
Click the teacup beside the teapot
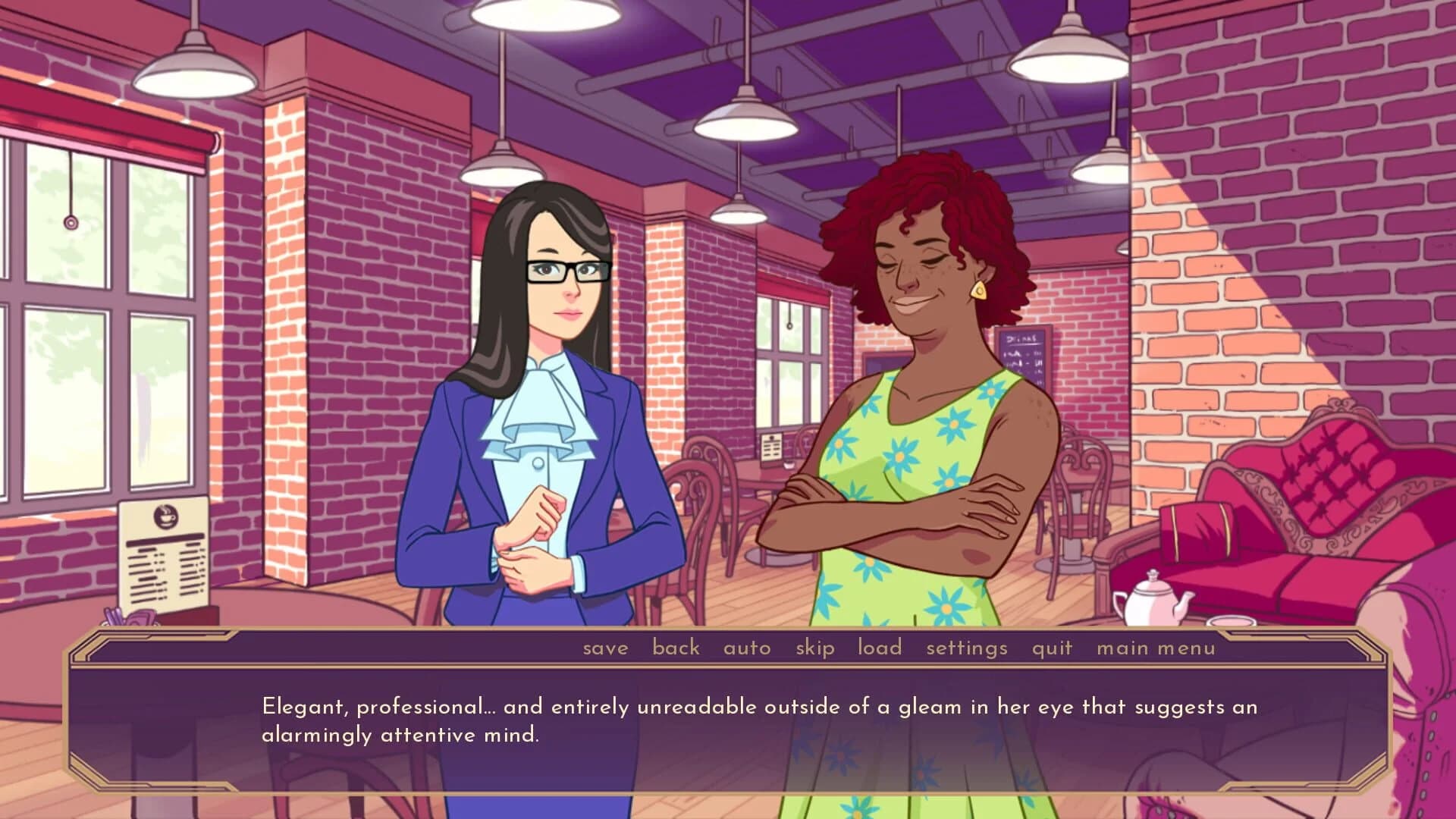(1234, 622)
